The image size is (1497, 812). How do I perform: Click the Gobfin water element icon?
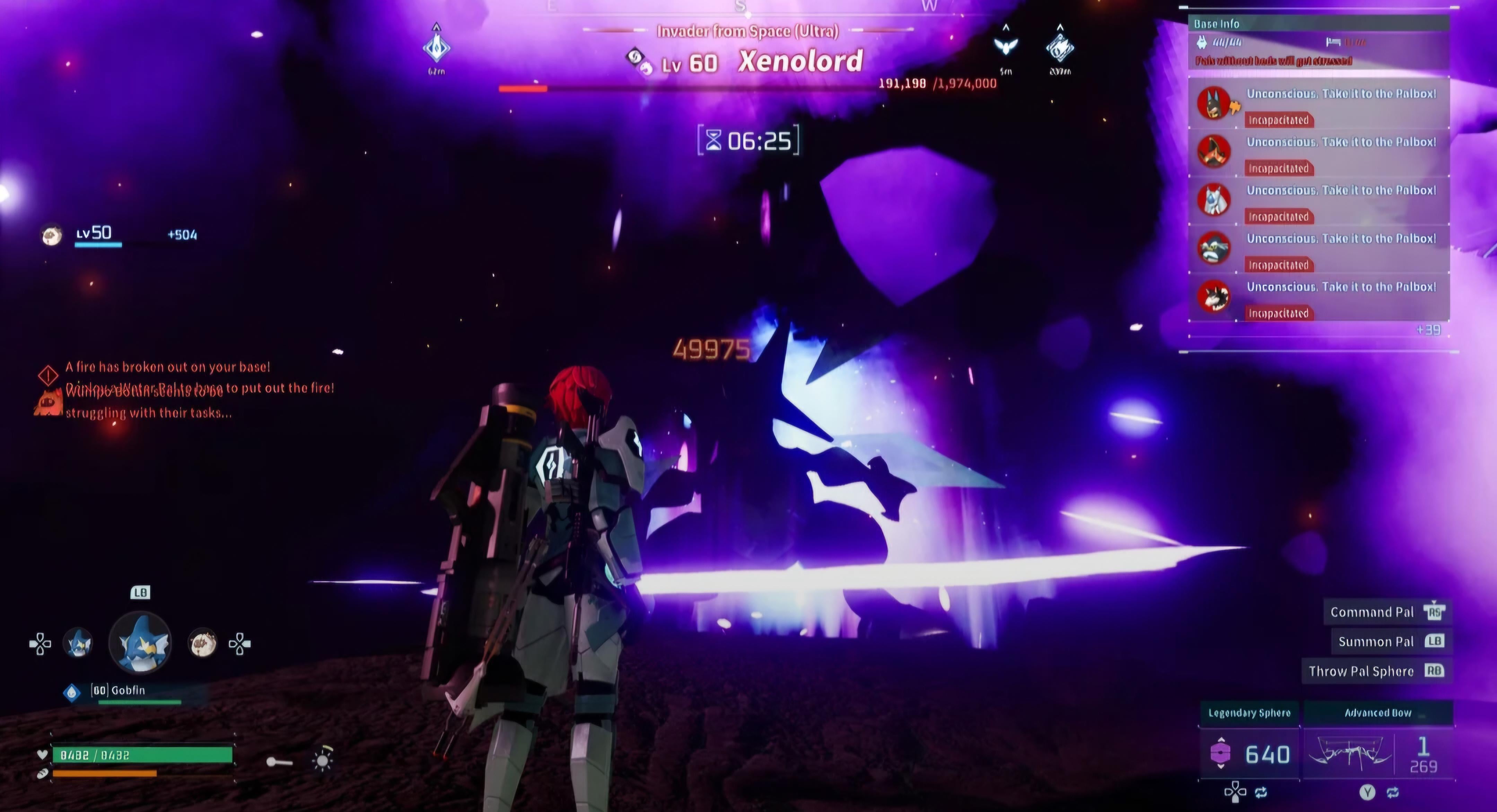tap(71, 692)
